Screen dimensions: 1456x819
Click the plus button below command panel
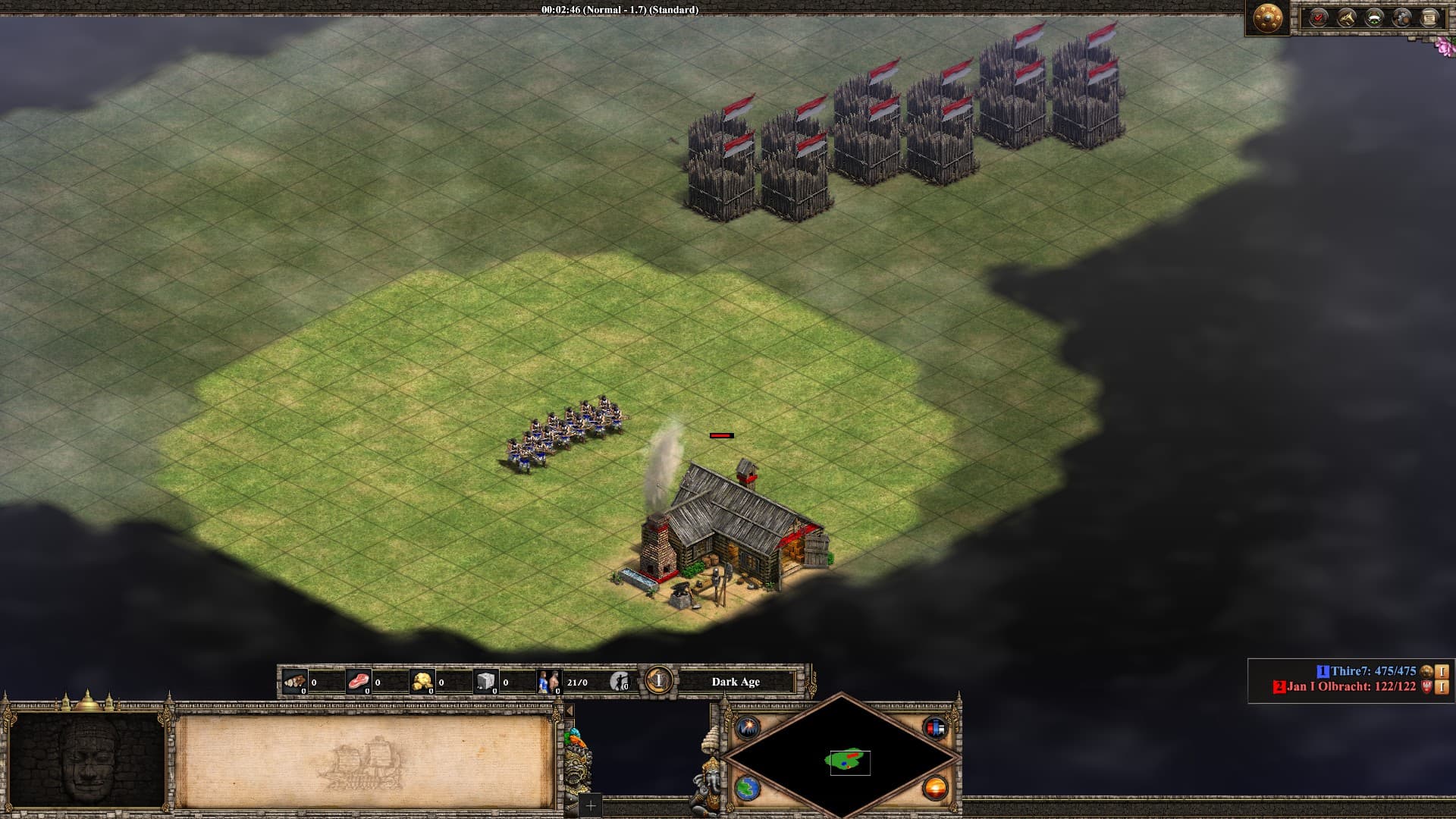[590, 805]
